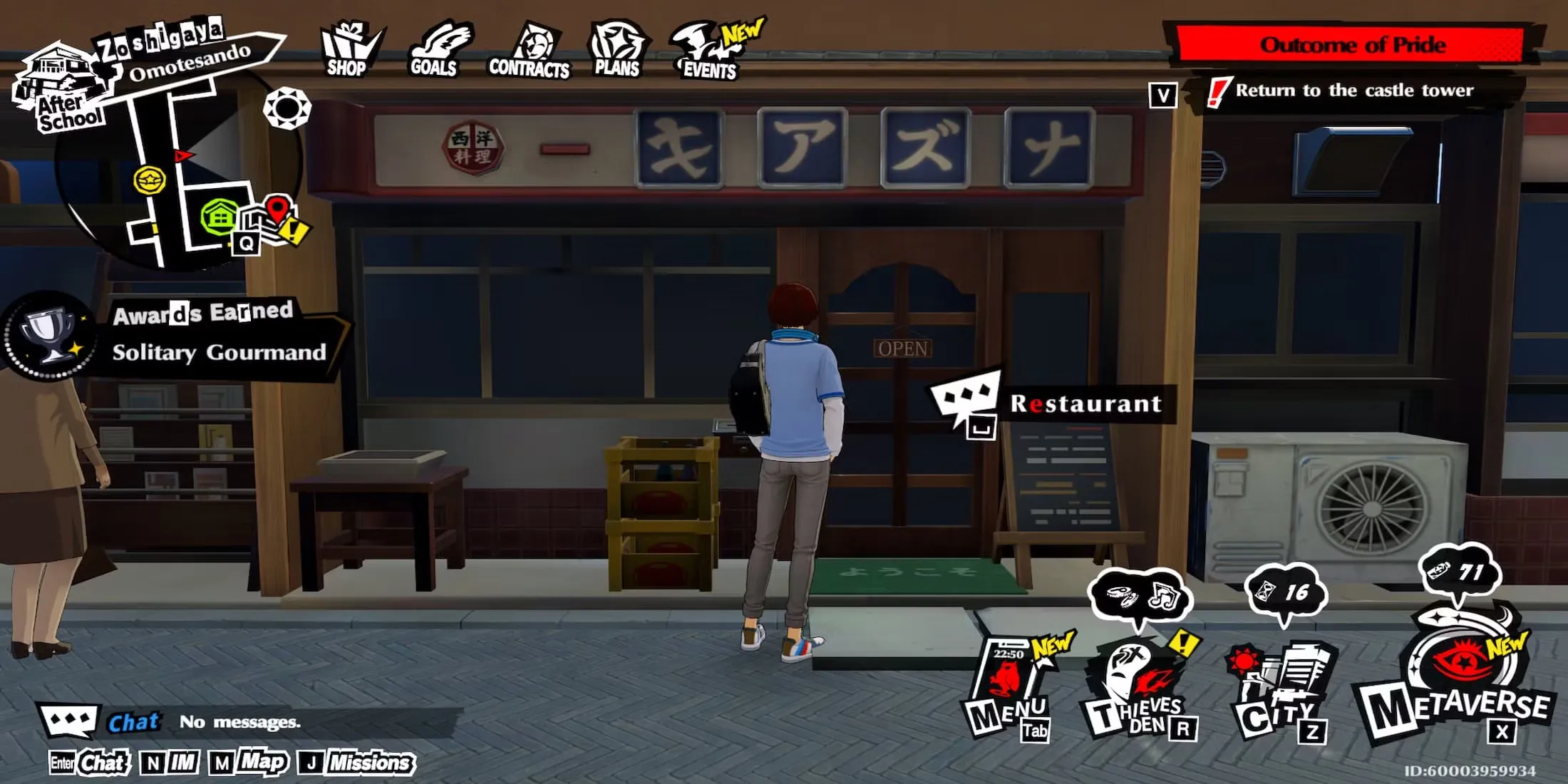Open the Contracts menu
The image size is (1568, 784).
(x=530, y=51)
